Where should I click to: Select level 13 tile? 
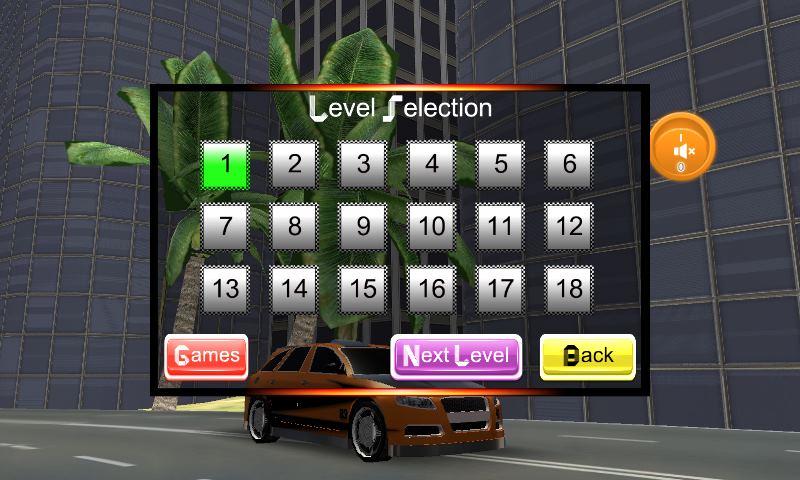(x=226, y=289)
